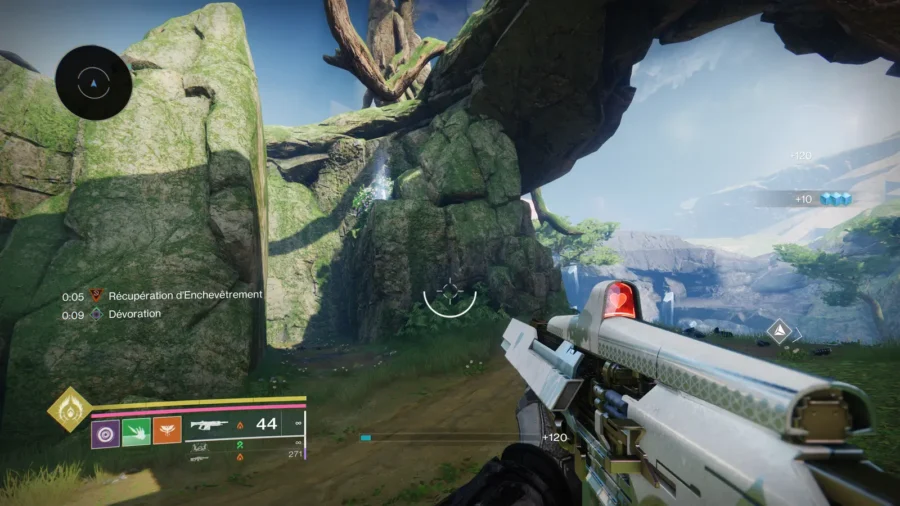Image resolution: width=900 pixels, height=506 pixels.
Task: Select the golden super ability diamond
Action: click(69, 409)
